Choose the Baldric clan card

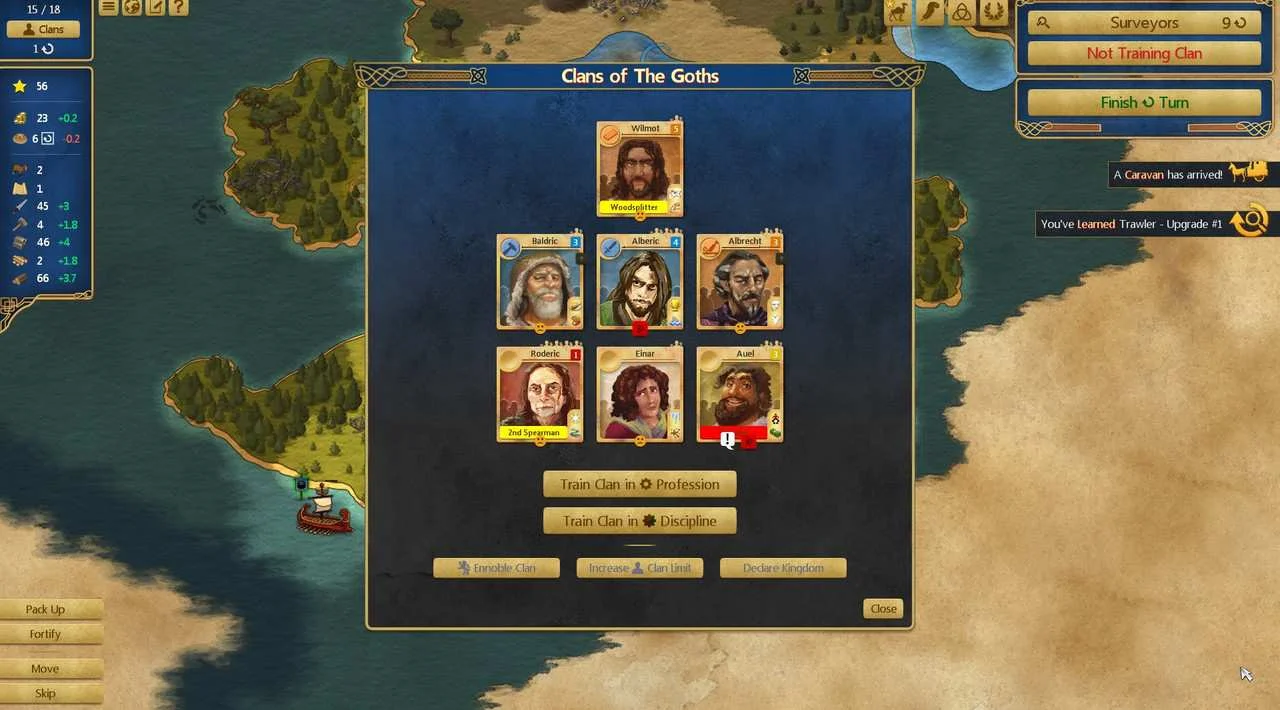(540, 282)
